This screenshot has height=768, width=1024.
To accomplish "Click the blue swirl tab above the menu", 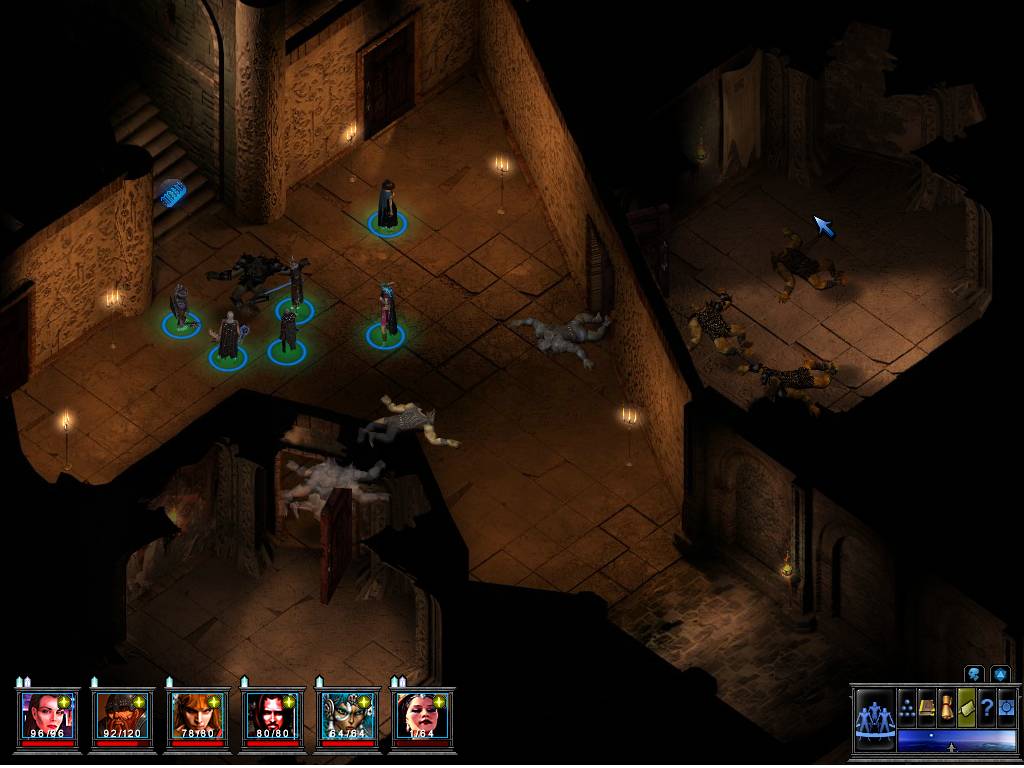I will (x=973, y=674).
